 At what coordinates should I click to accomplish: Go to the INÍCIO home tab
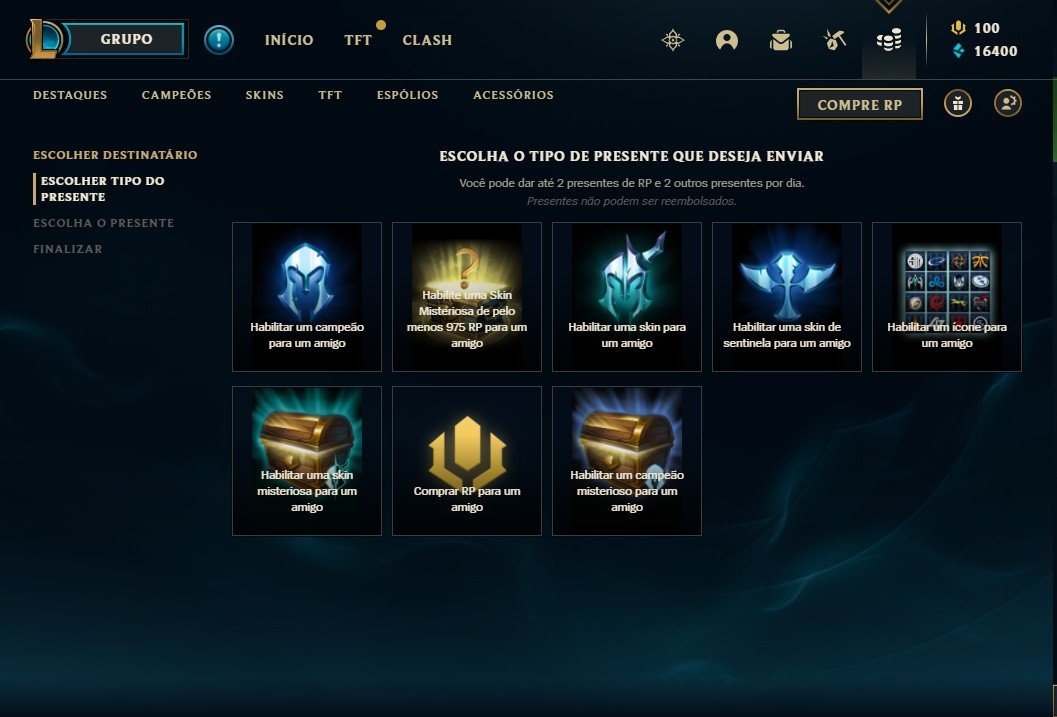click(289, 41)
